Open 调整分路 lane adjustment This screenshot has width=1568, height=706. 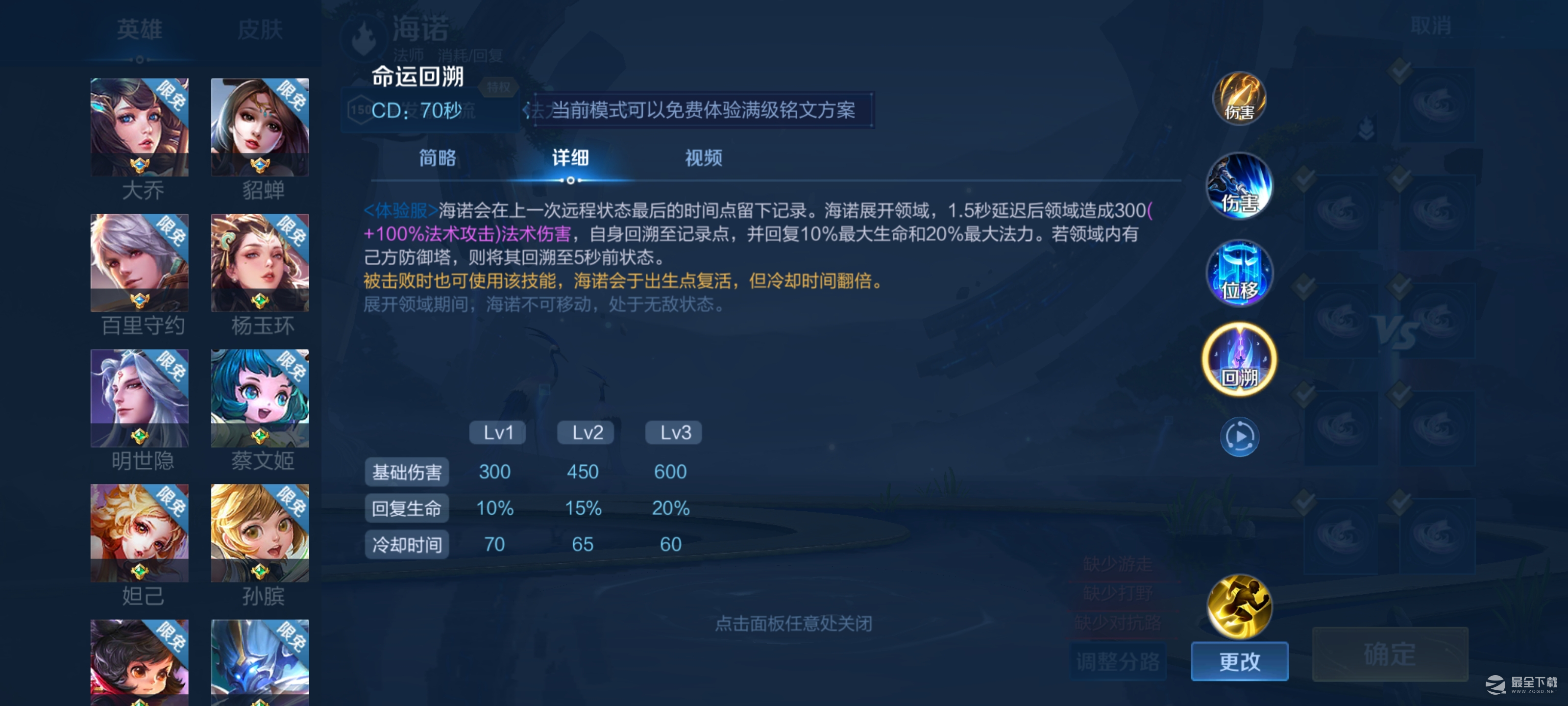[1118, 662]
